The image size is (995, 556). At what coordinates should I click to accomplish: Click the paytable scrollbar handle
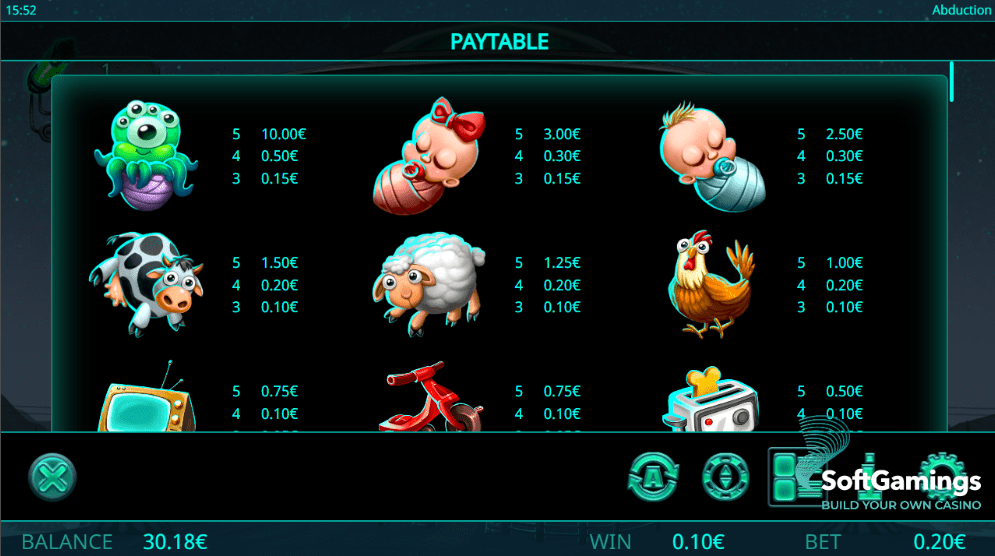951,82
